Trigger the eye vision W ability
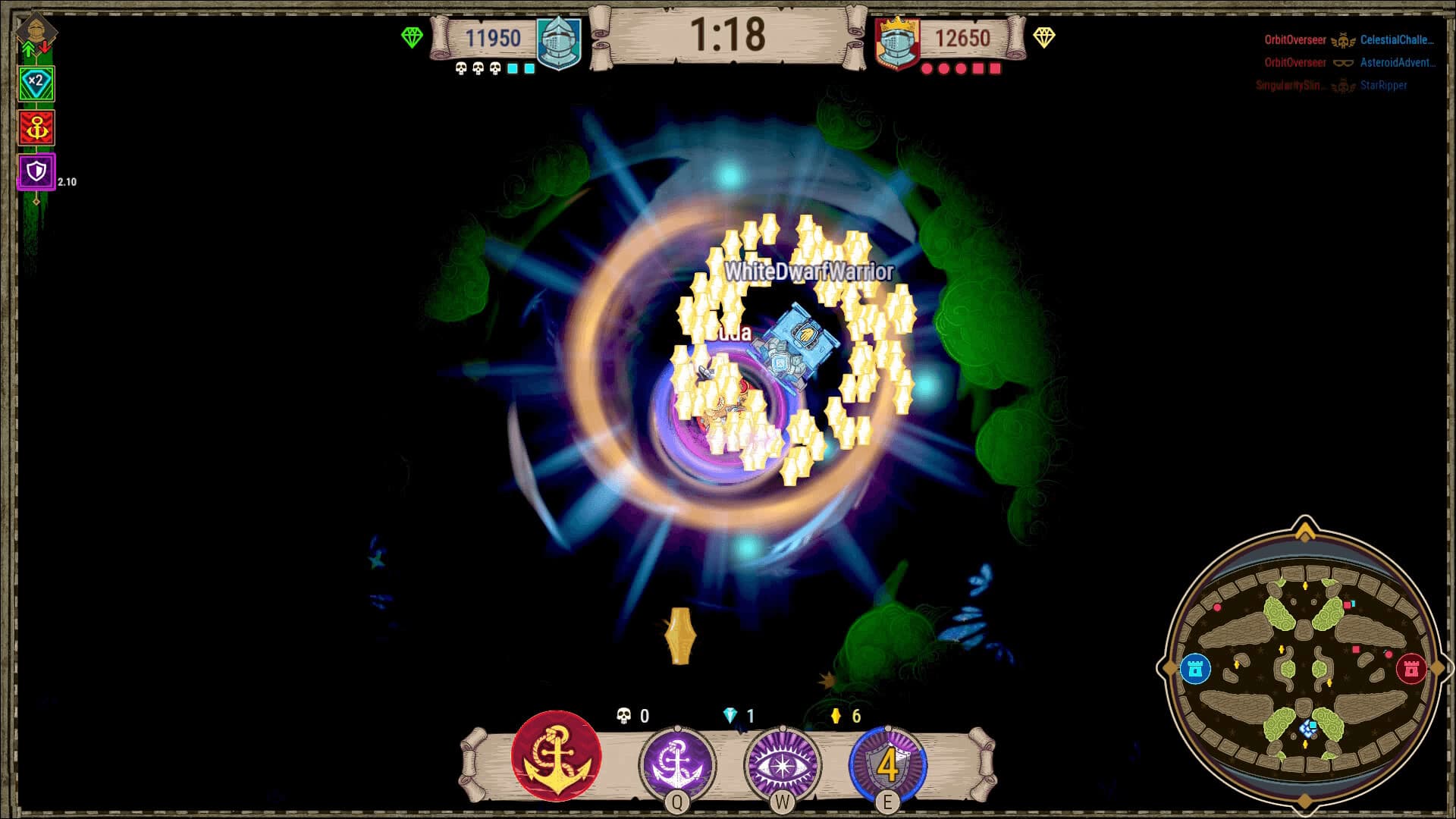The width and height of the screenshot is (1456, 819). pos(781,762)
